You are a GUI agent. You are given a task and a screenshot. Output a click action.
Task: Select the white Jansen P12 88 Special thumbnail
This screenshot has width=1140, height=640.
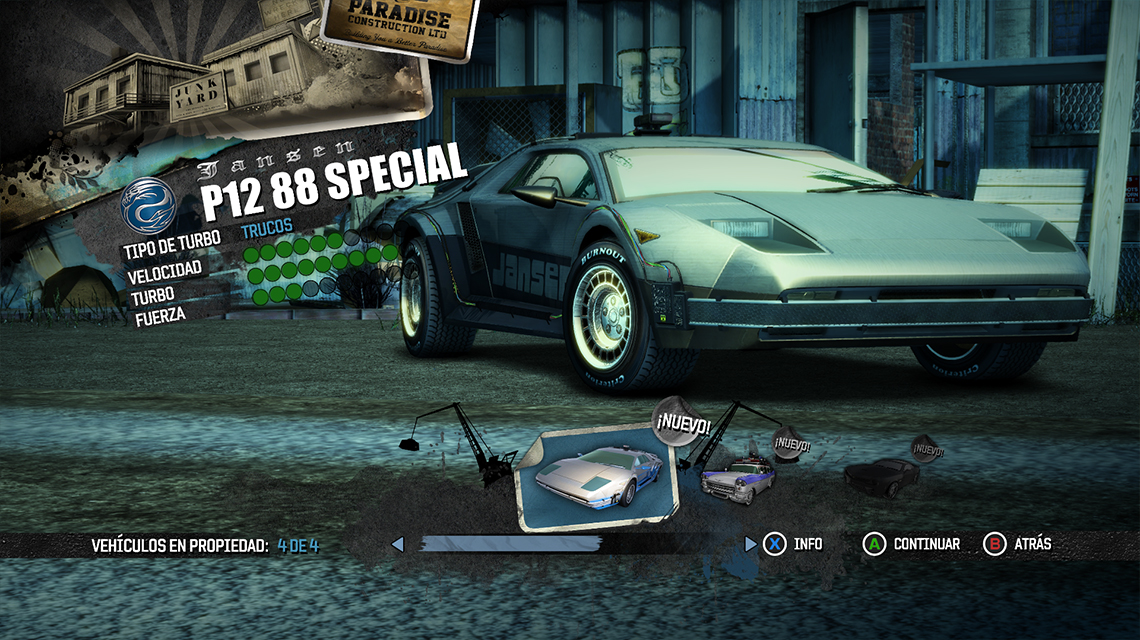(596, 478)
